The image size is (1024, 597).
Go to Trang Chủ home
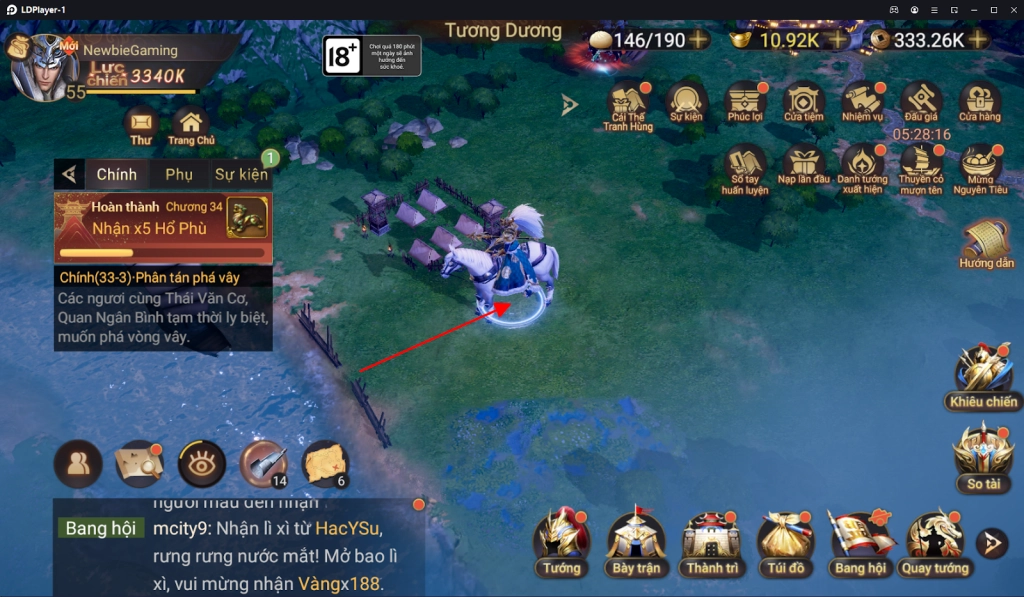pyautogui.click(x=191, y=124)
